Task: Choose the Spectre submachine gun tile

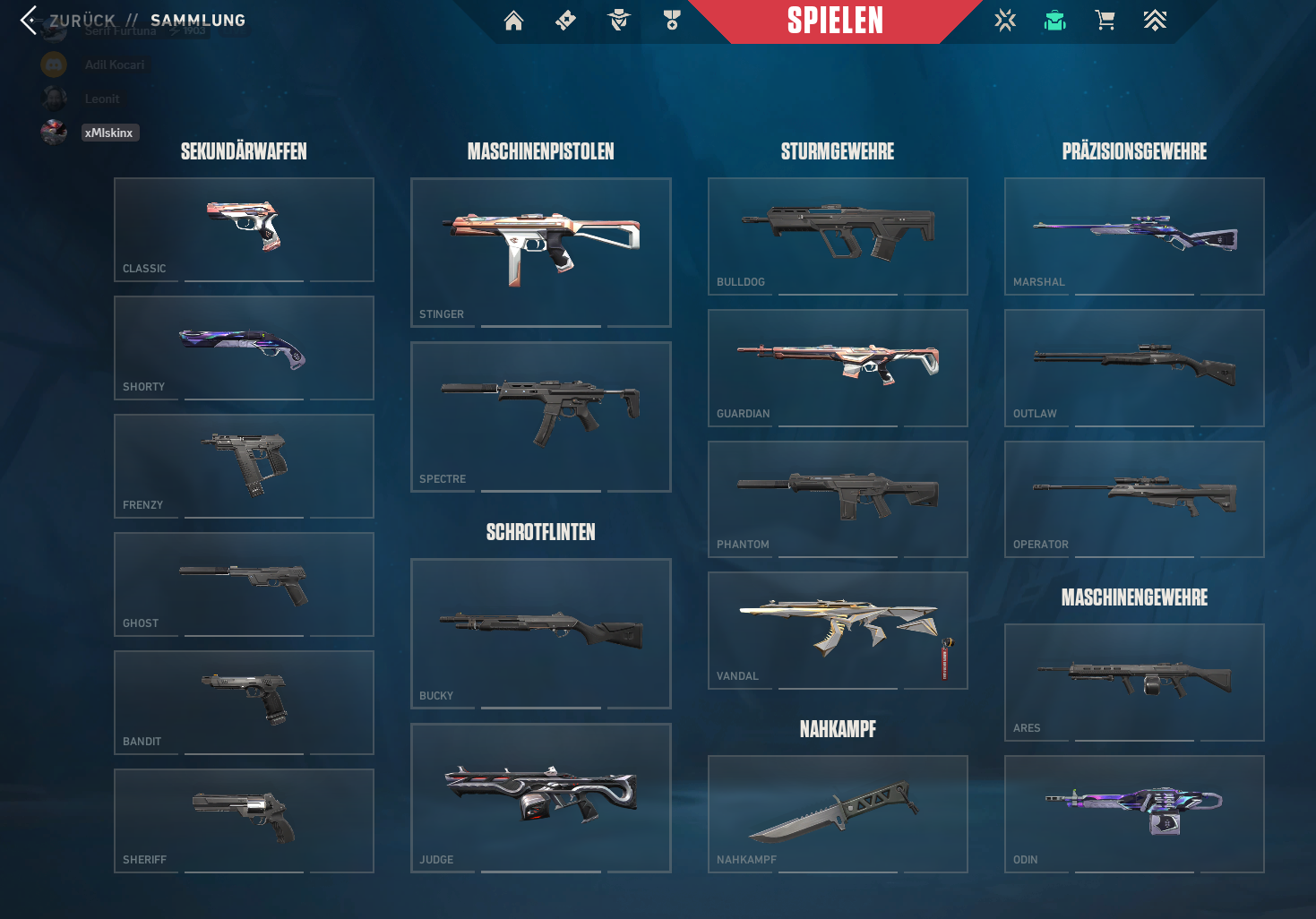Action: tap(540, 417)
